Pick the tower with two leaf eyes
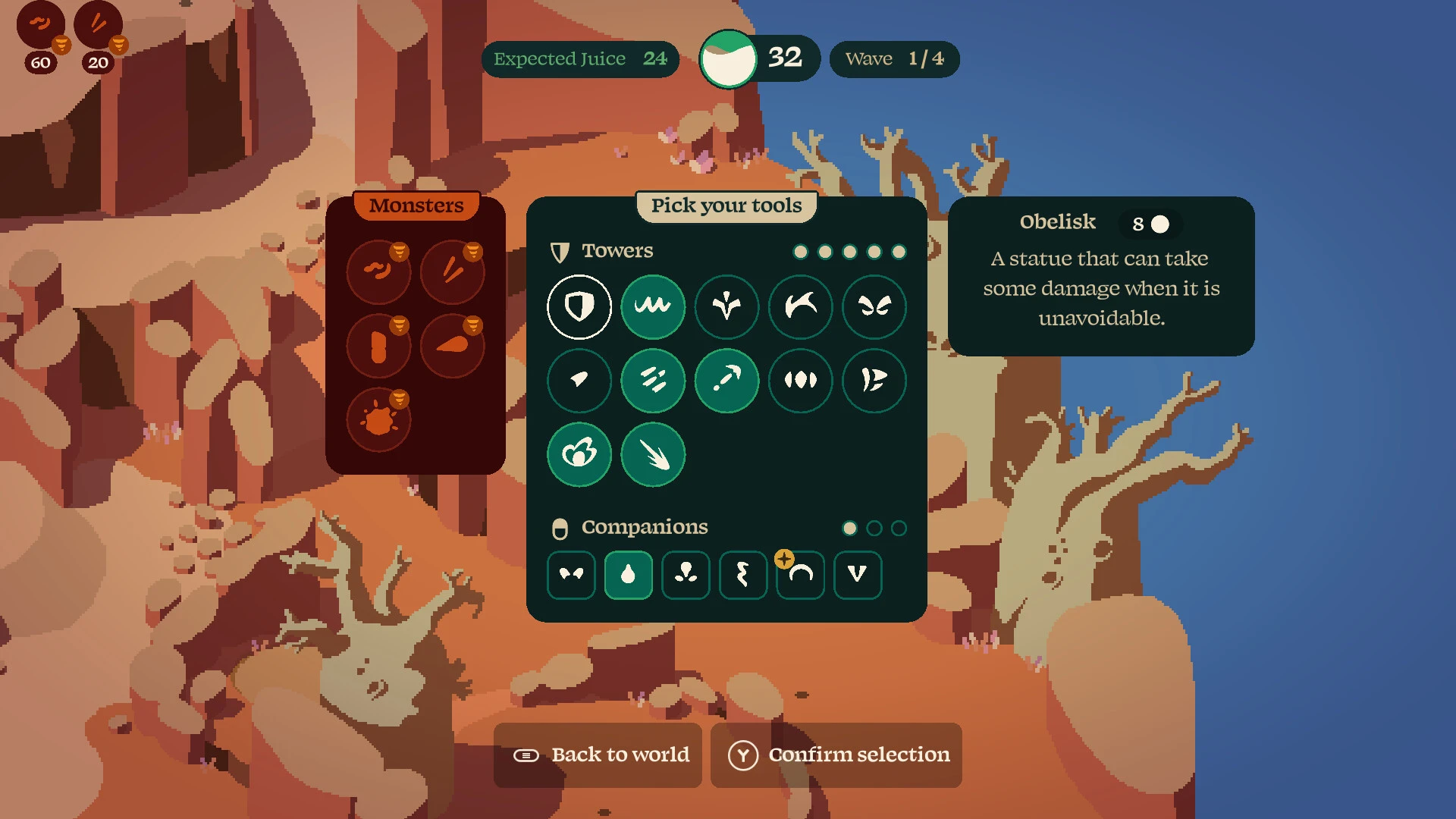This screenshot has height=819, width=1456. point(874,306)
